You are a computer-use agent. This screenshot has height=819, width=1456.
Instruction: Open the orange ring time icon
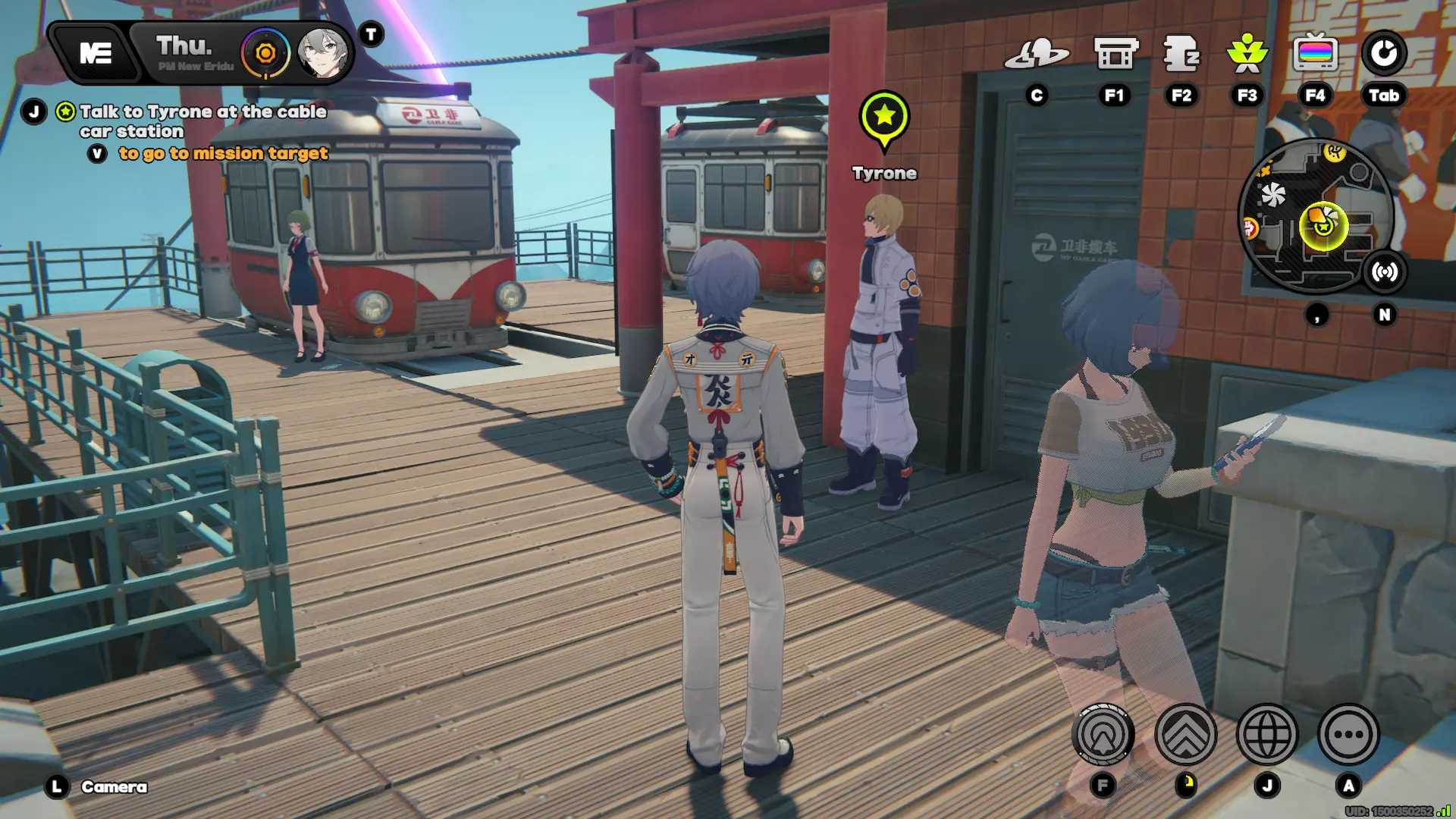pos(265,53)
